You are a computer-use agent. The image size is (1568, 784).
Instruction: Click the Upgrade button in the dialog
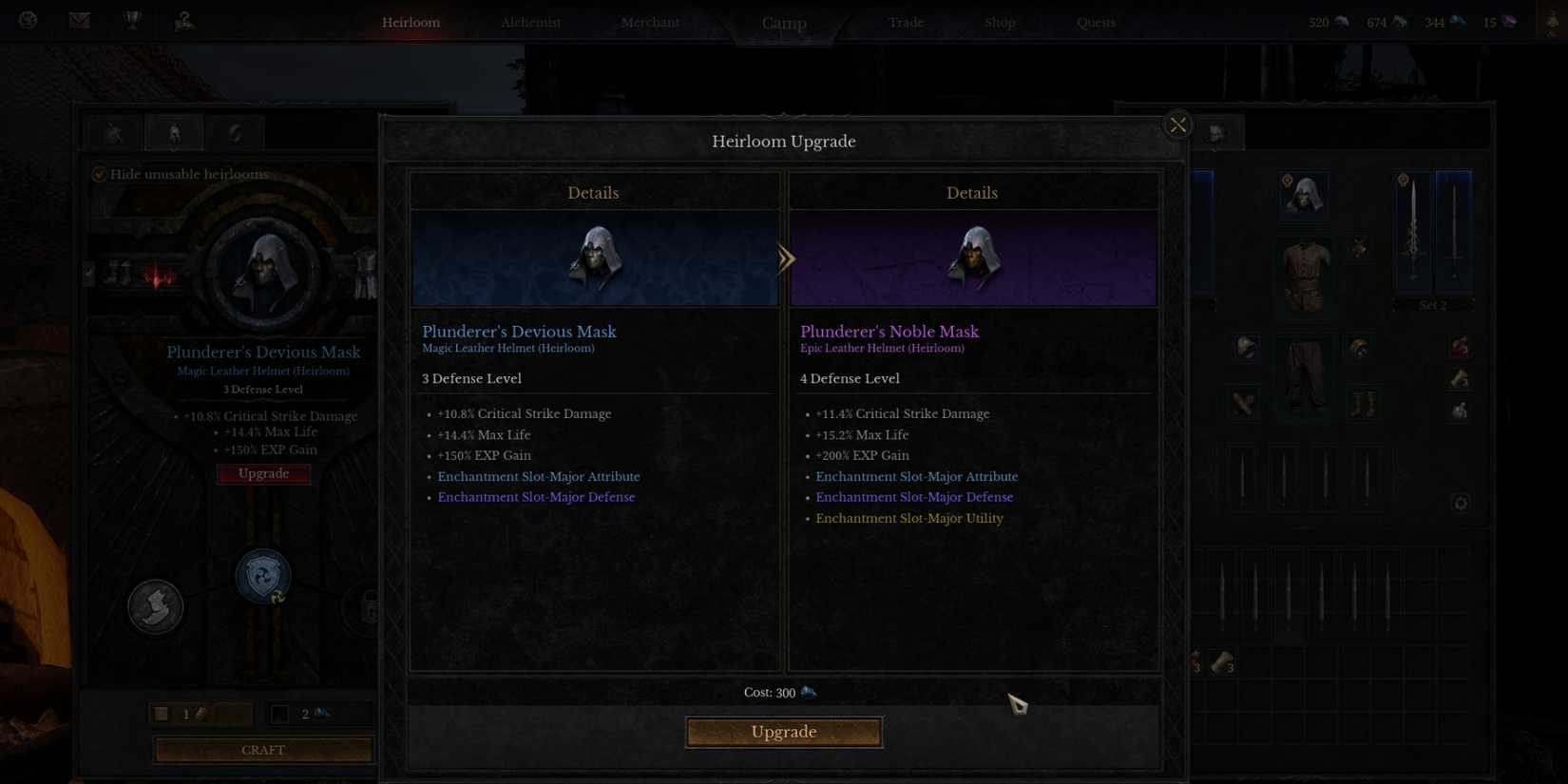point(783,732)
